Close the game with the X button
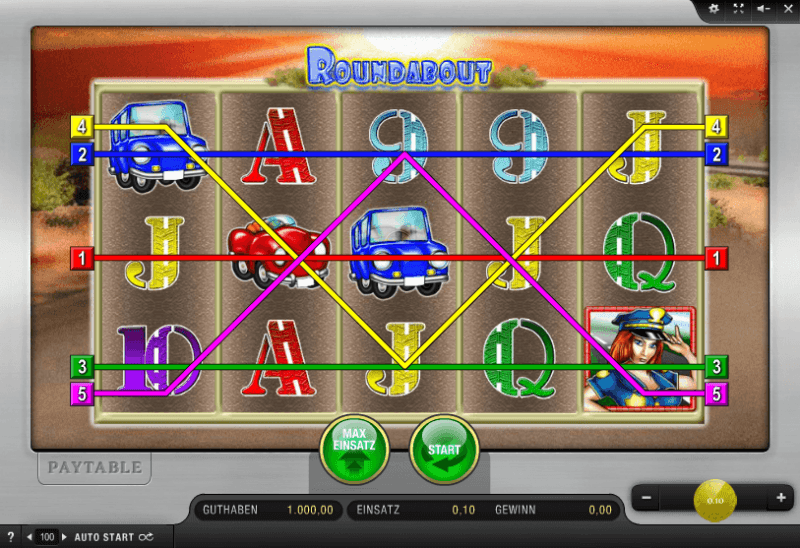The width and height of the screenshot is (800, 548). click(x=787, y=9)
